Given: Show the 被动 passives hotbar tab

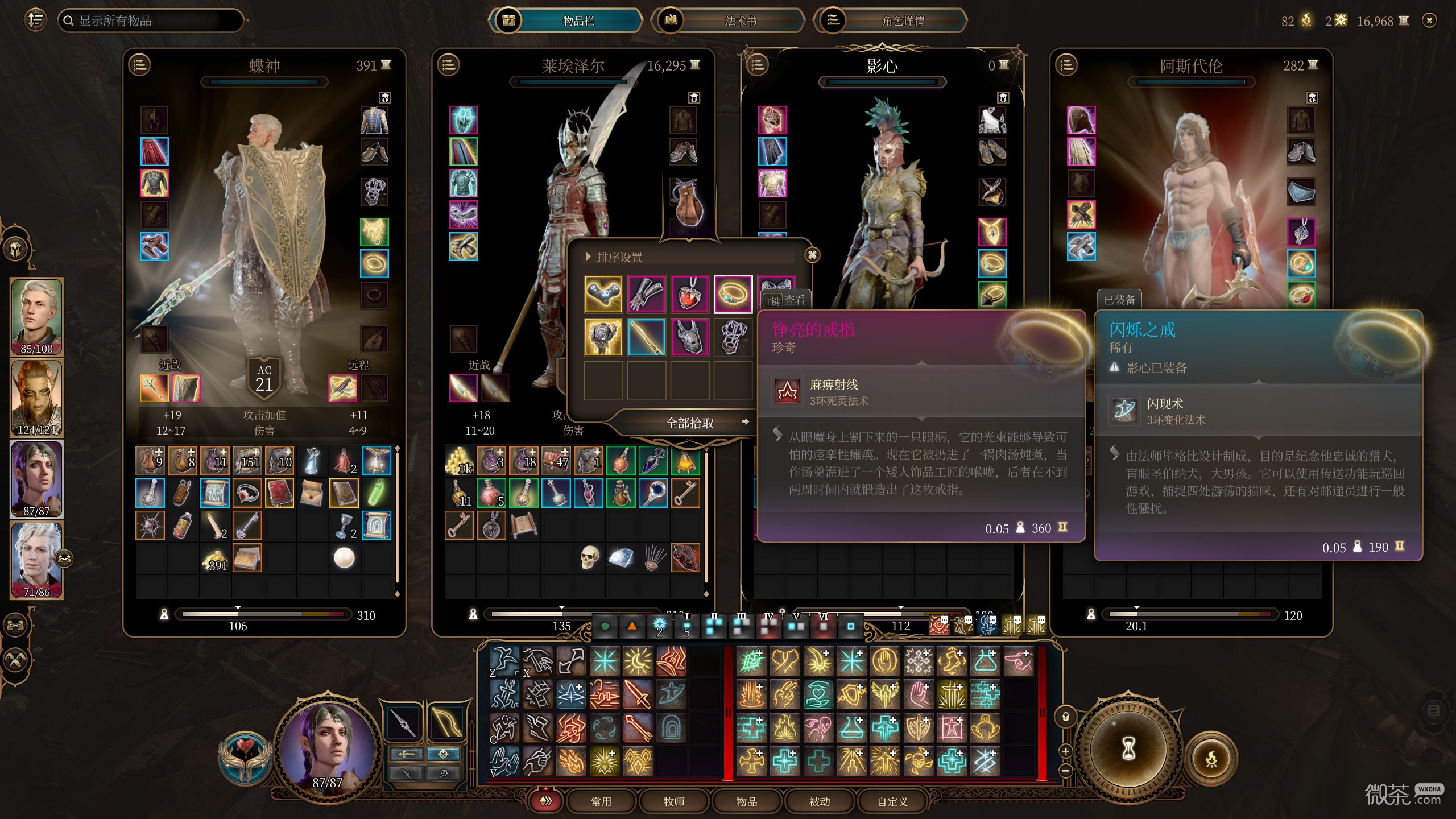Looking at the screenshot, I should (819, 801).
